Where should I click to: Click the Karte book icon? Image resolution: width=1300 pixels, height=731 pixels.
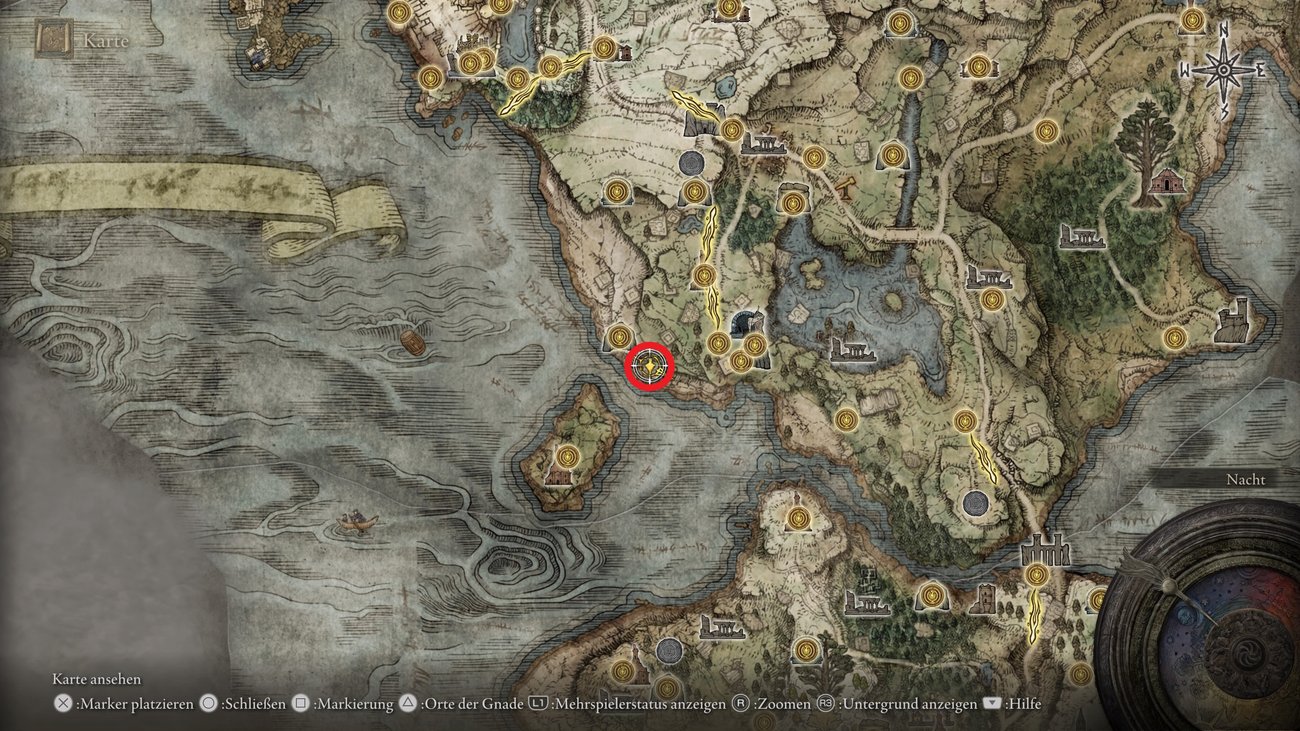coord(52,40)
